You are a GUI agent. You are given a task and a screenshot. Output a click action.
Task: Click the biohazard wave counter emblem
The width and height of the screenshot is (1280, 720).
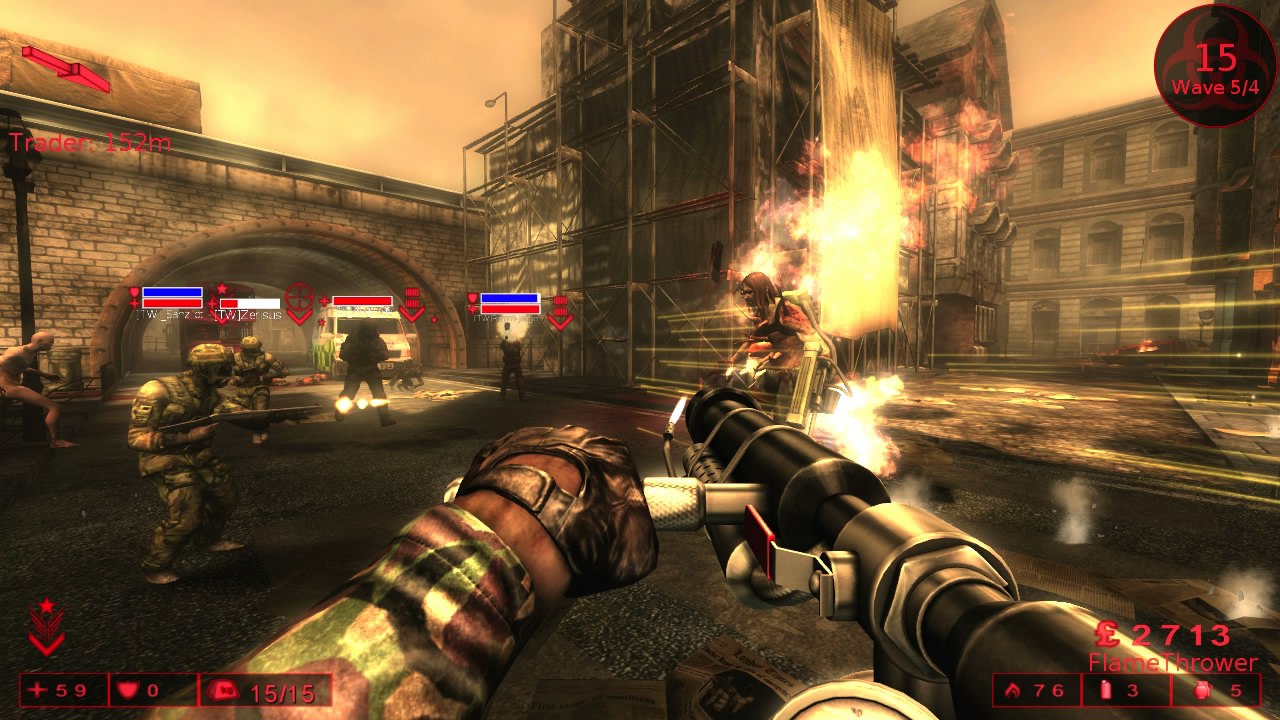1215,66
